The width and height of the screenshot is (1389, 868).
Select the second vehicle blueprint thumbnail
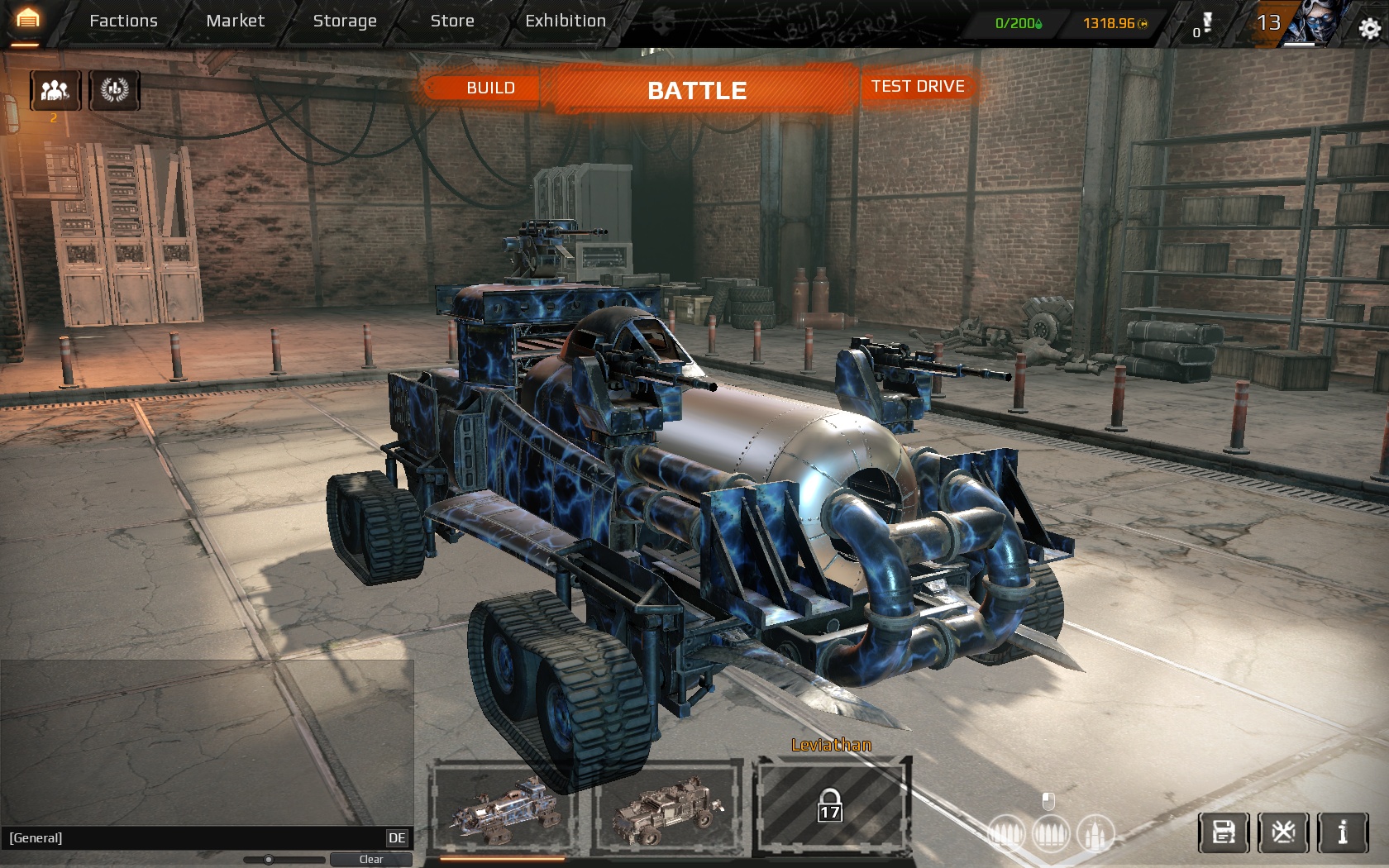click(667, 808)
